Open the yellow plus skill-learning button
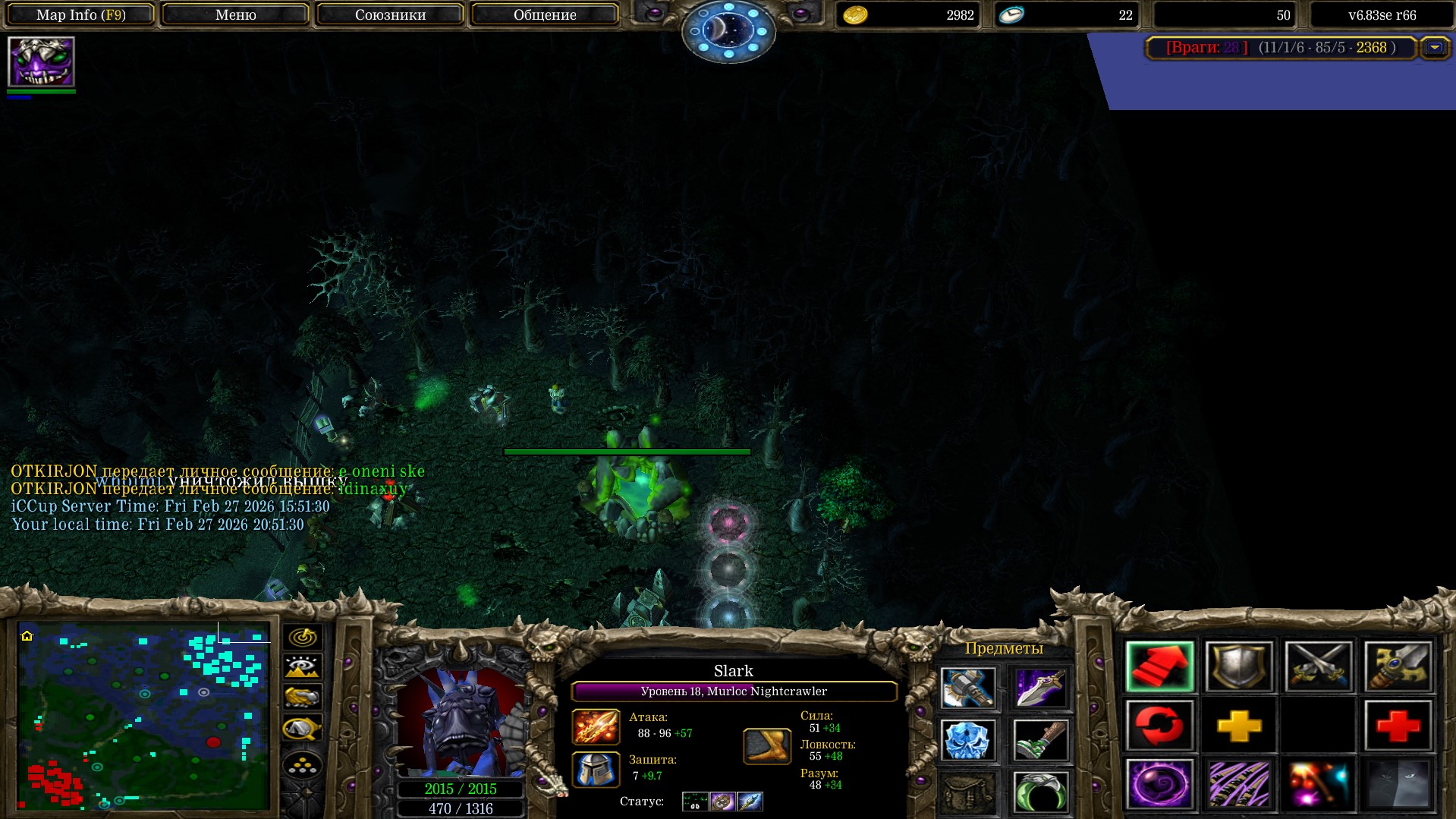 (x=1239, y=726)
